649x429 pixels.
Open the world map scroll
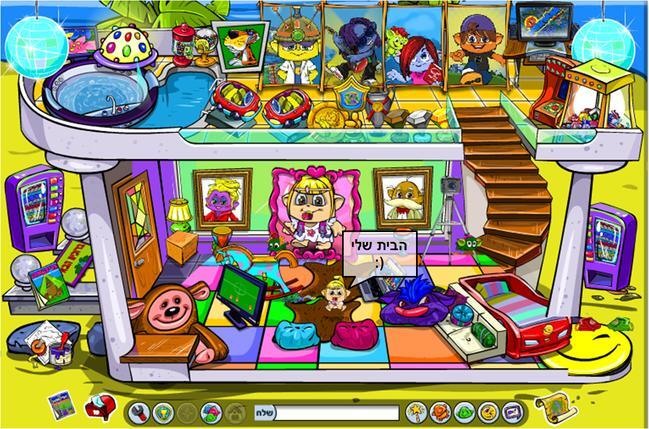click(x=552, y=404)
